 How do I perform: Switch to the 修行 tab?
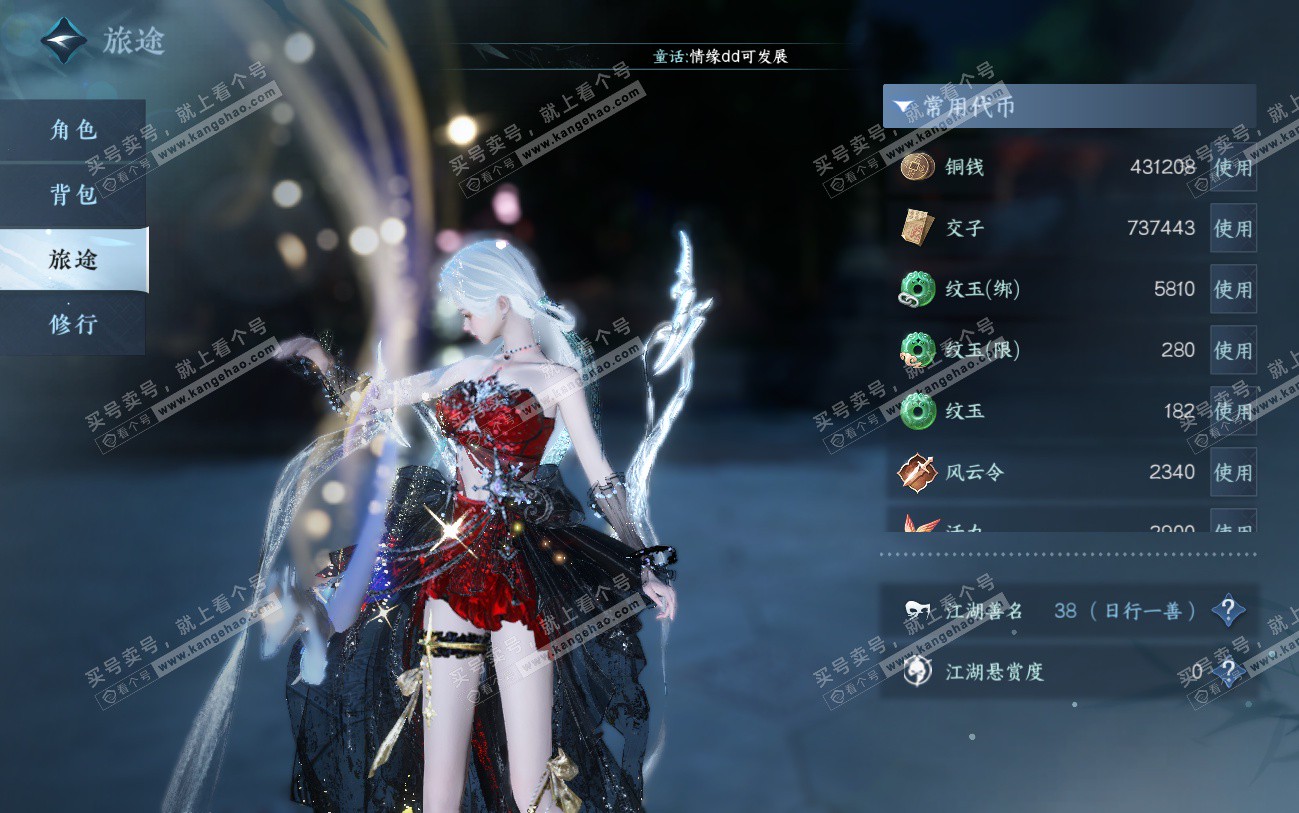tap(73, 324)
